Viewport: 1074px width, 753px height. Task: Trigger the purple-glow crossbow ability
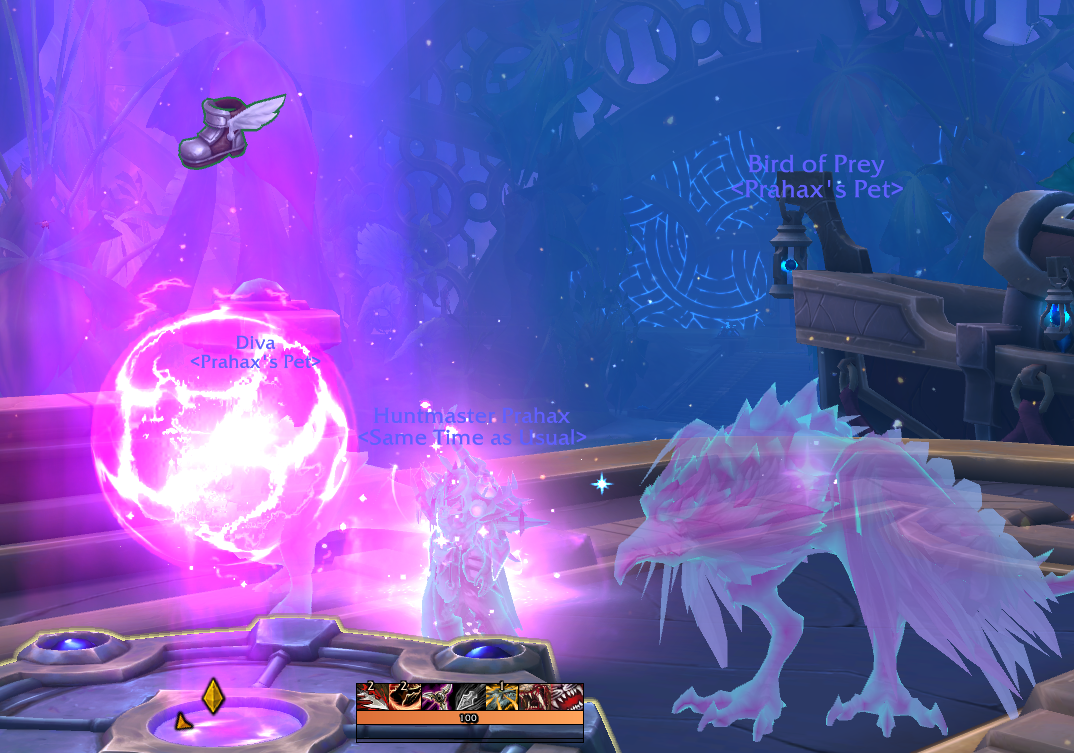[x=436, y=697]
